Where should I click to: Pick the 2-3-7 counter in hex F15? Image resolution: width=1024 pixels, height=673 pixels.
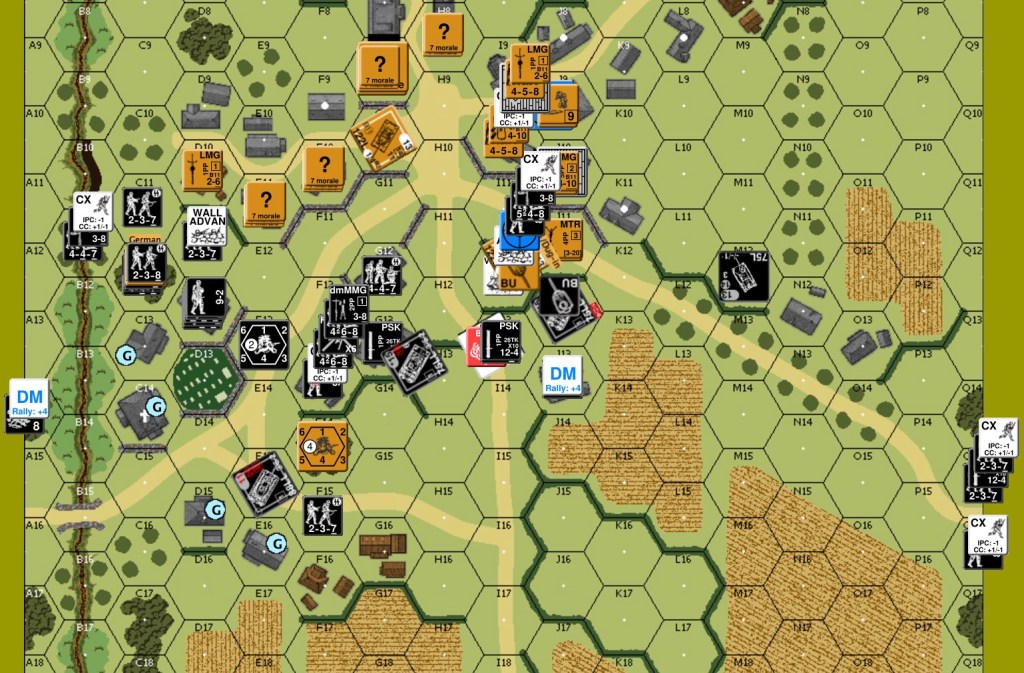click(322, 515)
